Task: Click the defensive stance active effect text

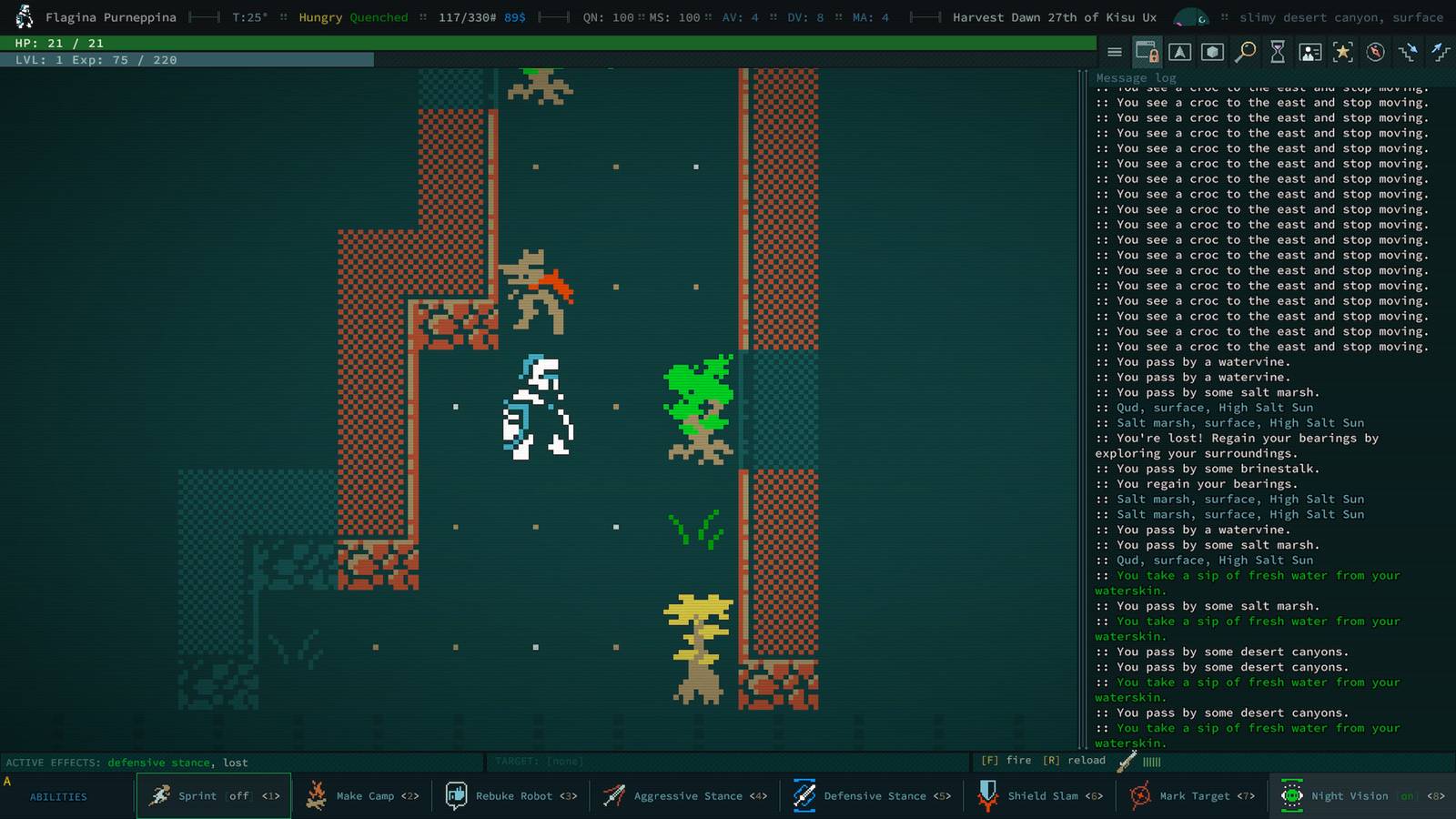Action: coord(159,763)
